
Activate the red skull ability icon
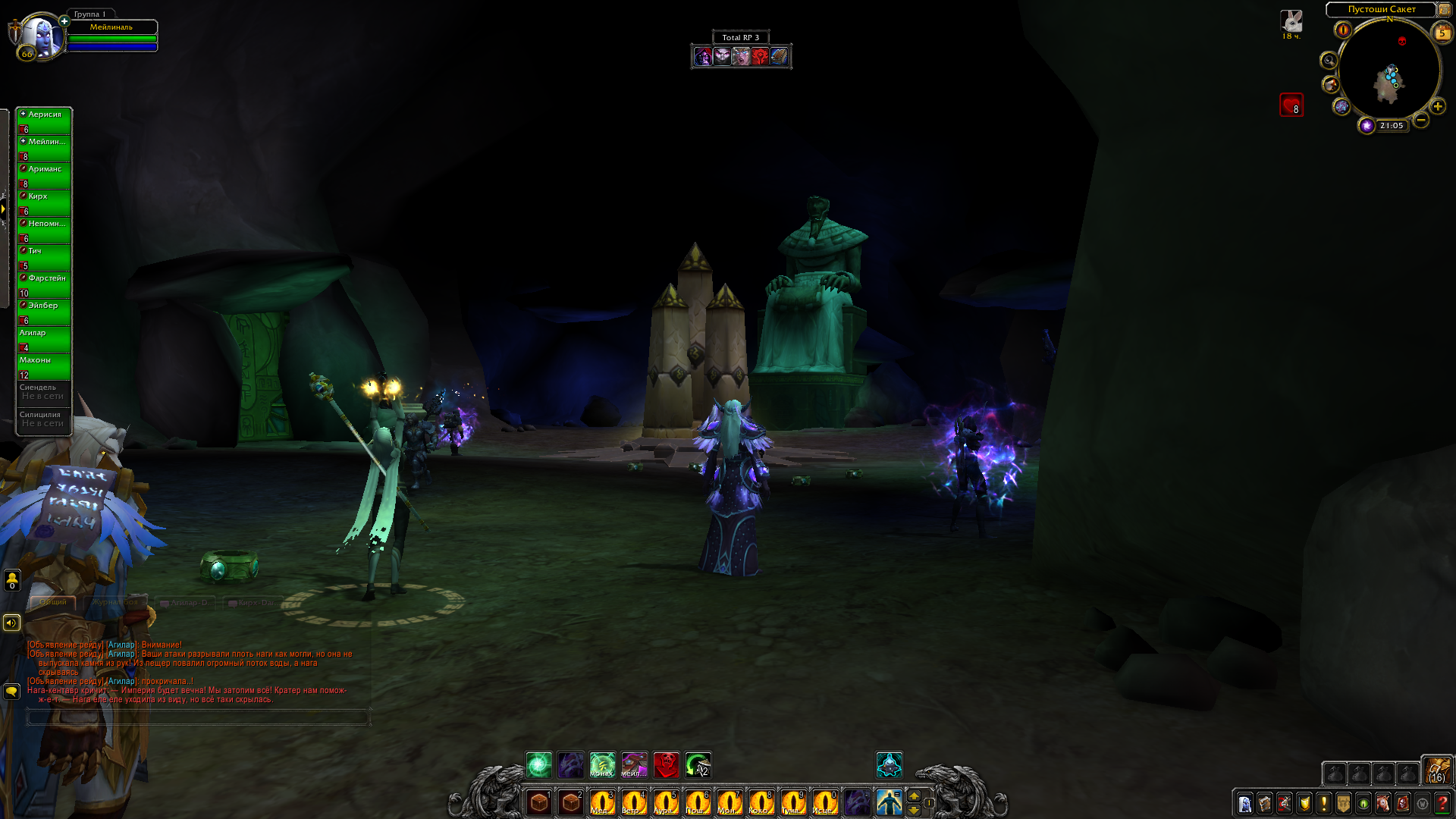(x=667, y=765)
